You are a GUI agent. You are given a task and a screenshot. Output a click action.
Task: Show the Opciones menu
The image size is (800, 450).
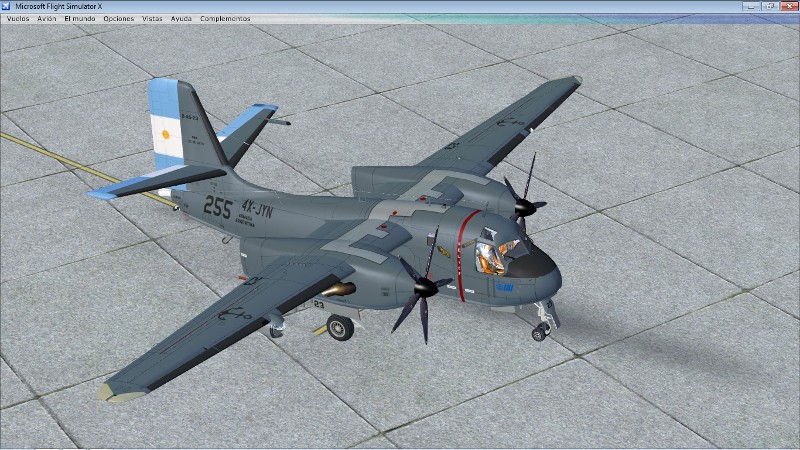pos(118,18)
